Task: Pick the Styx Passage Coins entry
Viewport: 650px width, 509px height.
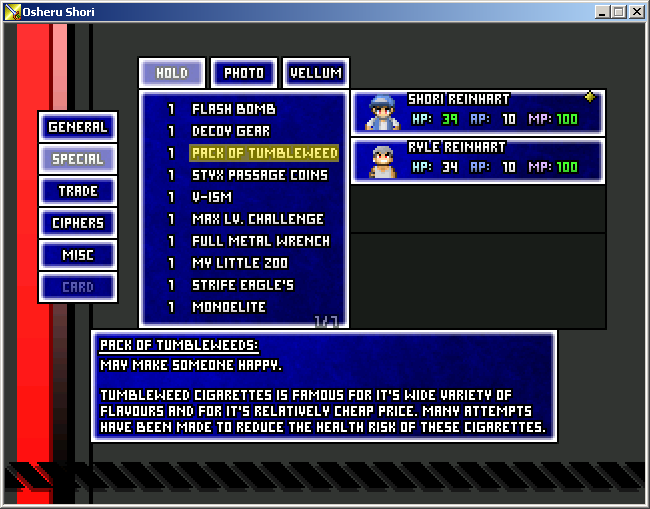Action: (x=260, y=175)
